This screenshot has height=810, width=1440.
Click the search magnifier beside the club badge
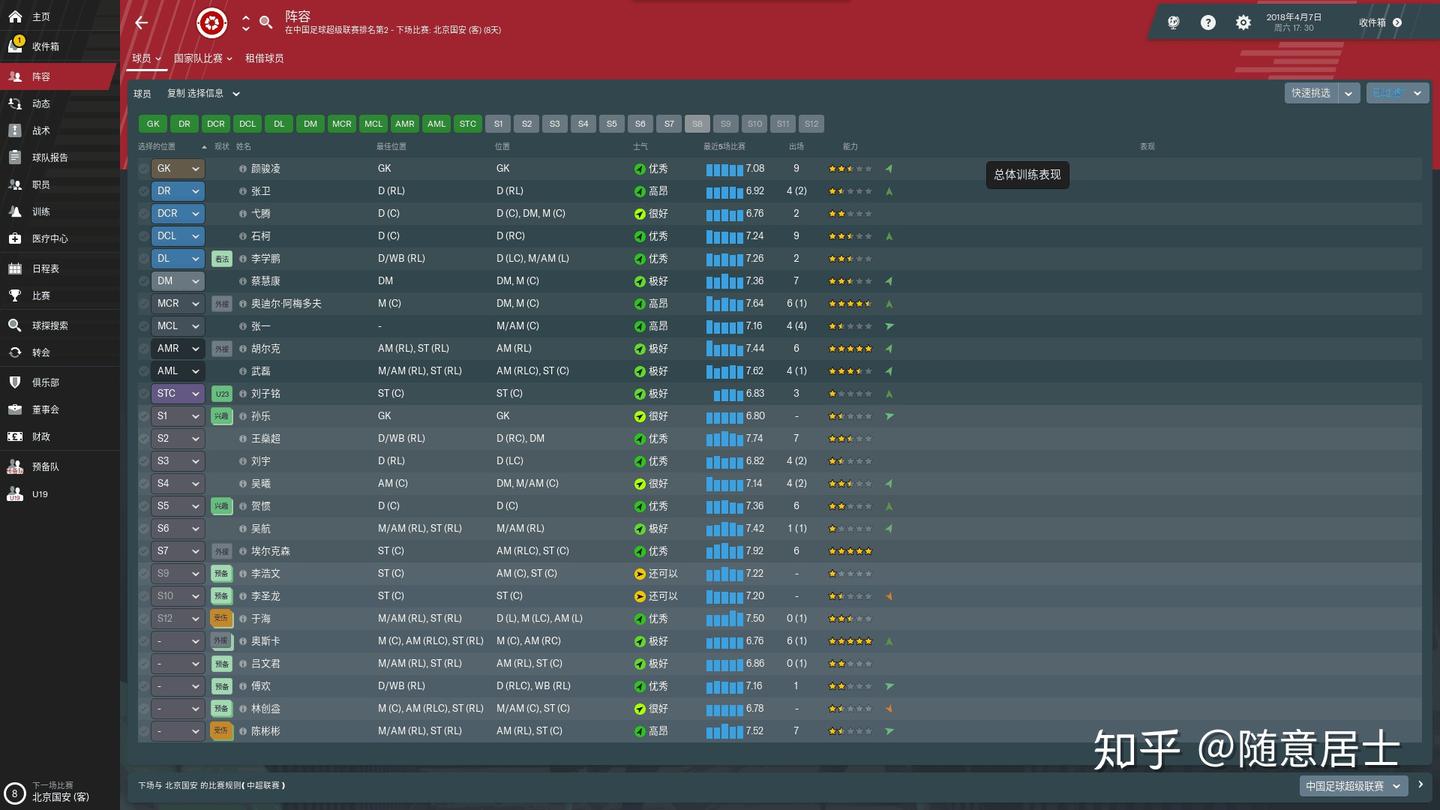(265, 20)
